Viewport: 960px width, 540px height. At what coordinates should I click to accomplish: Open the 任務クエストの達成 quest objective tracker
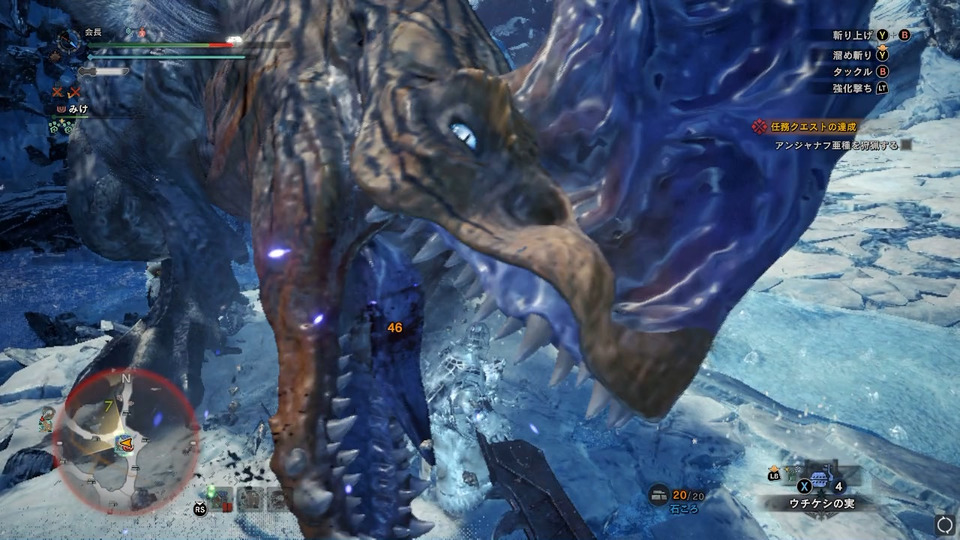point(805,128)
